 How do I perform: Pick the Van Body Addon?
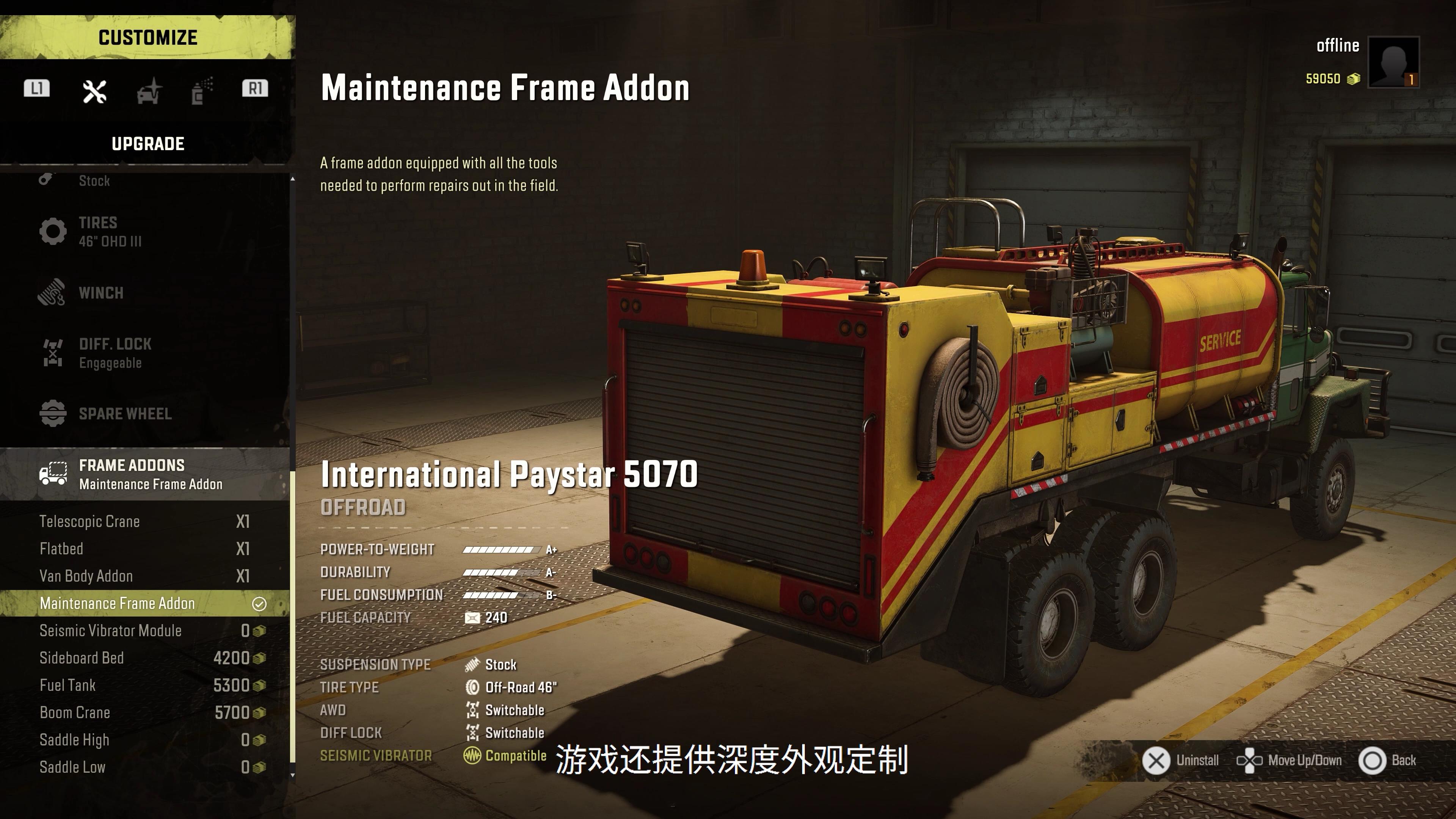coord(145,576)
